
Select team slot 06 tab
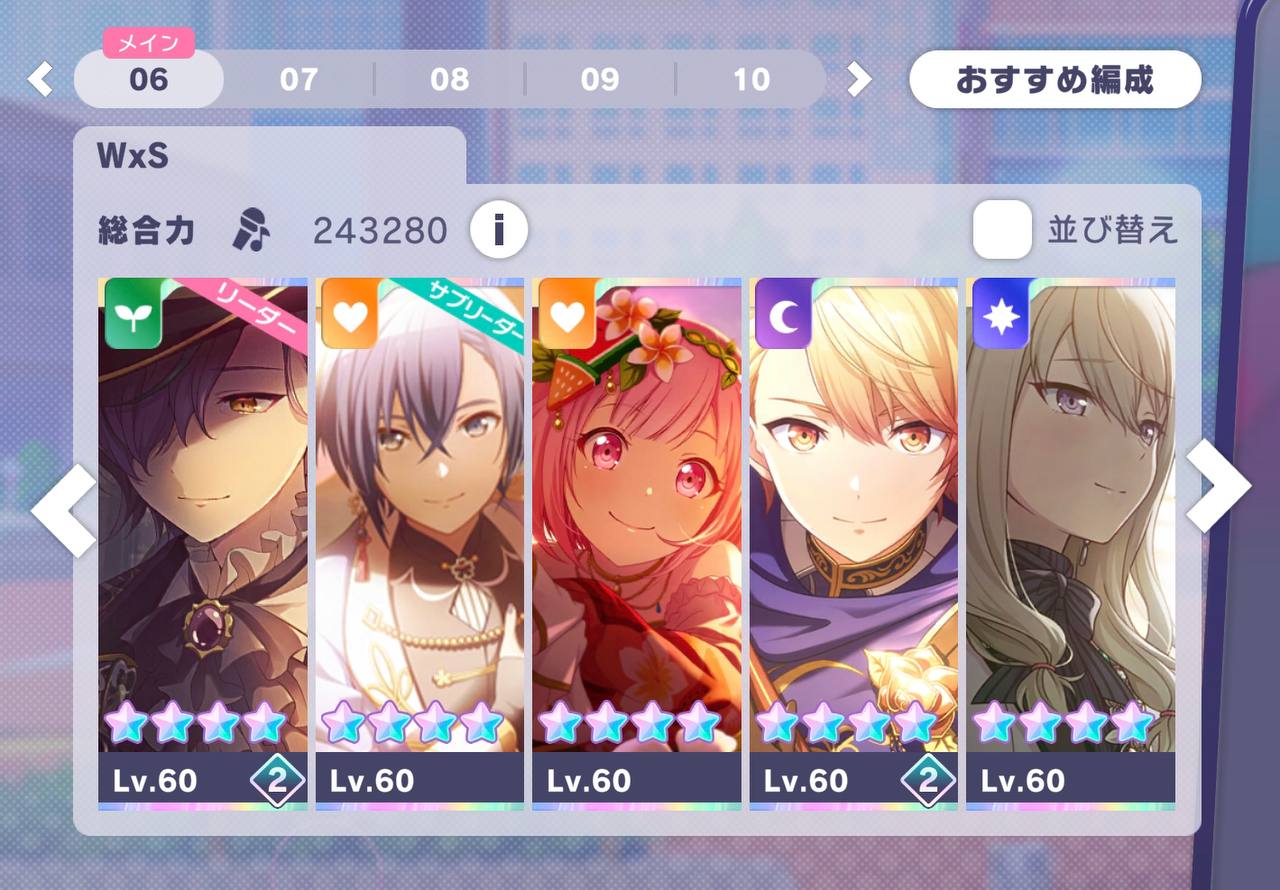148,79
